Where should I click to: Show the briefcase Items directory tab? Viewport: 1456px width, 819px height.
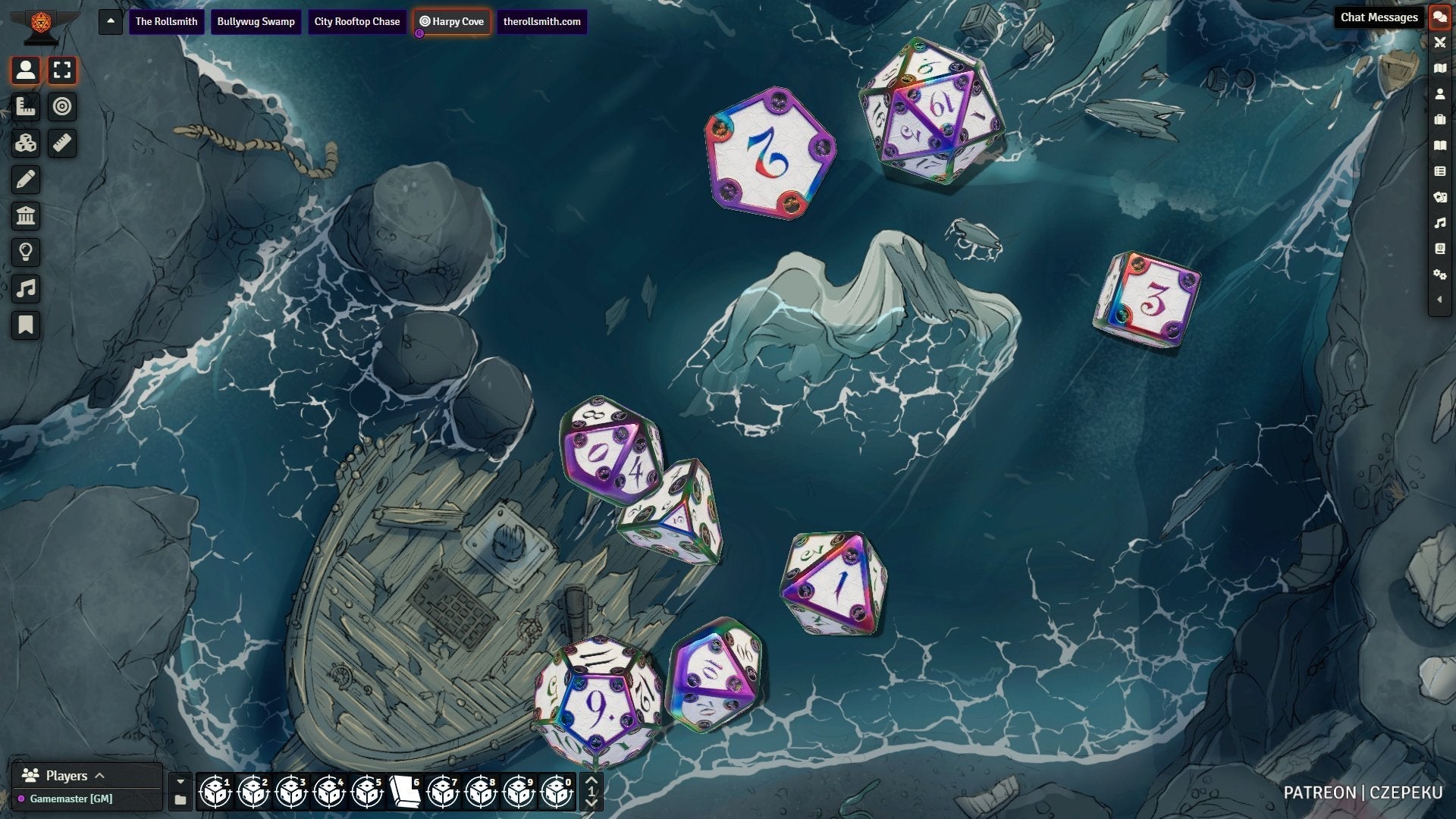[x=1439, y=120]
